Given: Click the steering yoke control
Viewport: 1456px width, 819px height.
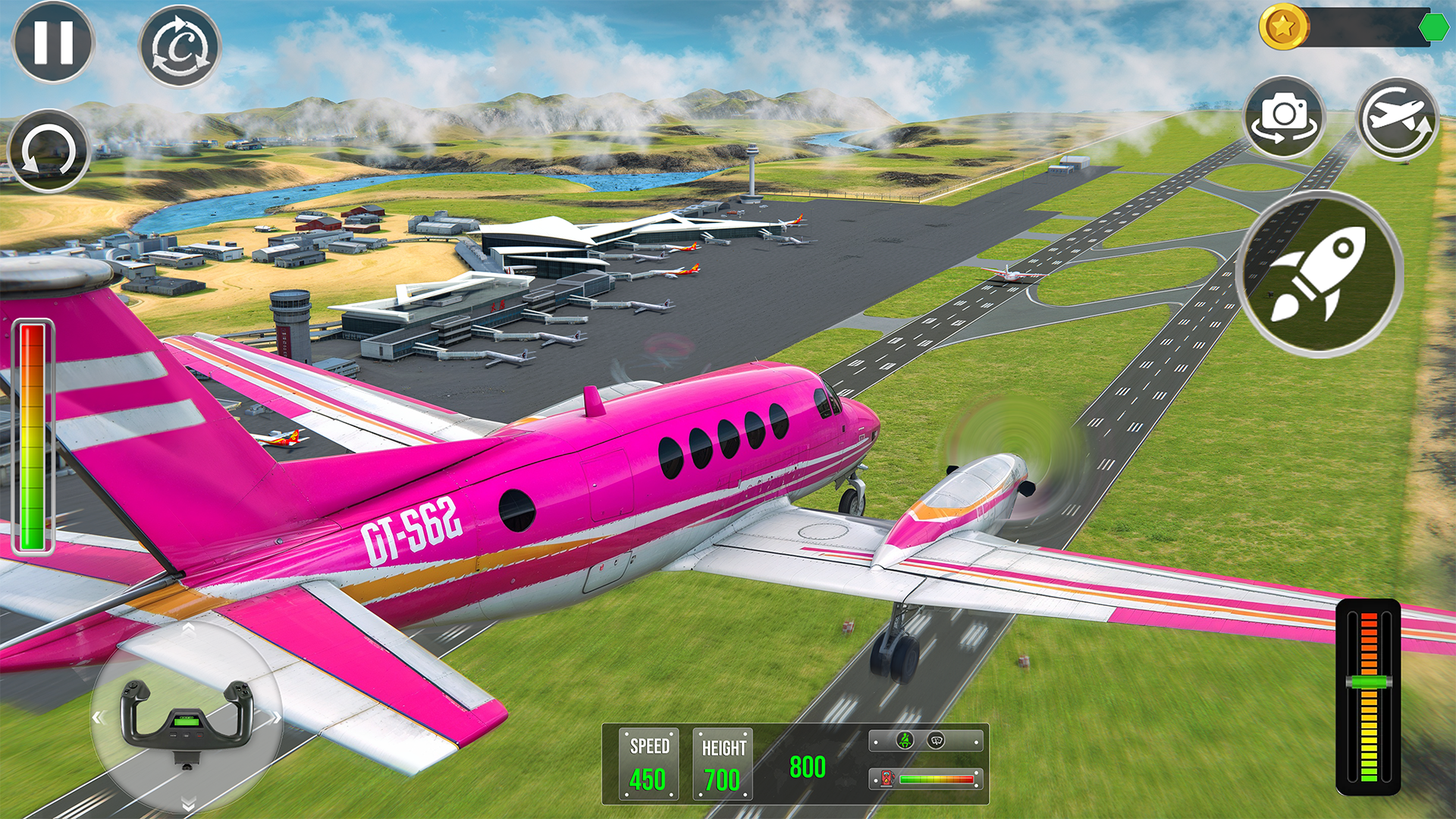Looking at the screenshot, I should point(186,720).
